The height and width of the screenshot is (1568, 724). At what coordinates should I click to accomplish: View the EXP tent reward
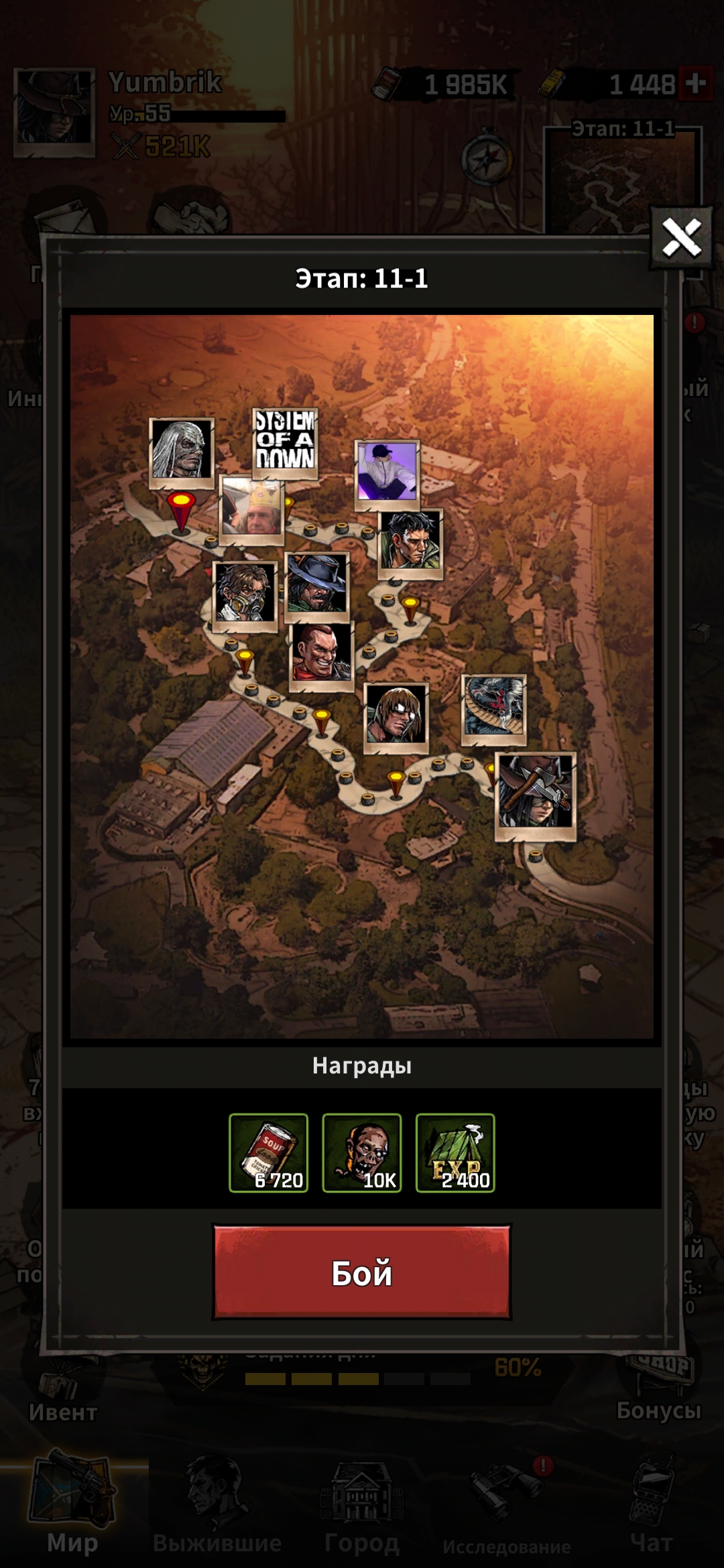click(x=455, y=1153)
